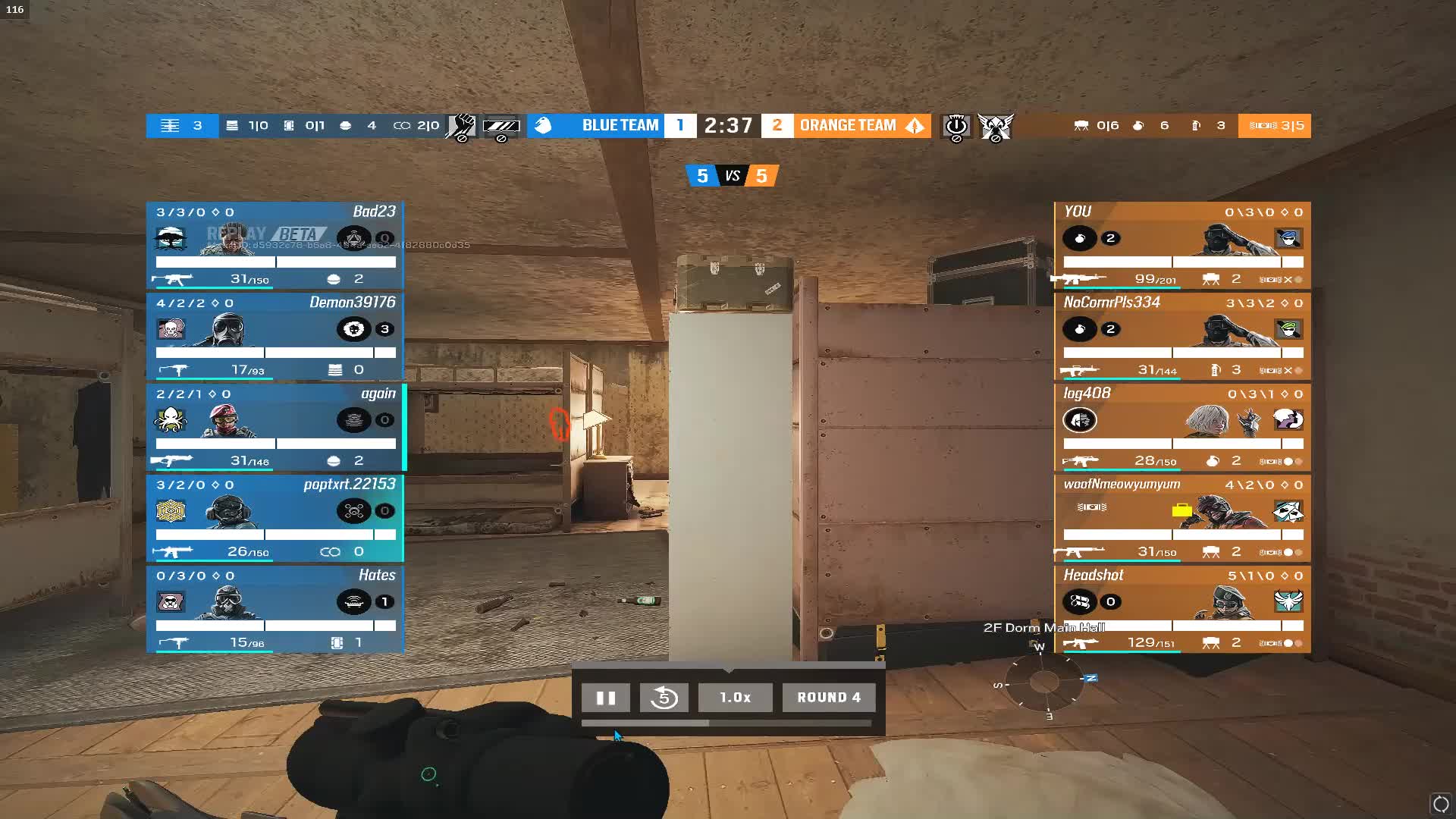The width and height of the screenshot is (1456, 819).
Task: Click the compass near 2F Dorm Main Hall
Action: (1040, 681)
